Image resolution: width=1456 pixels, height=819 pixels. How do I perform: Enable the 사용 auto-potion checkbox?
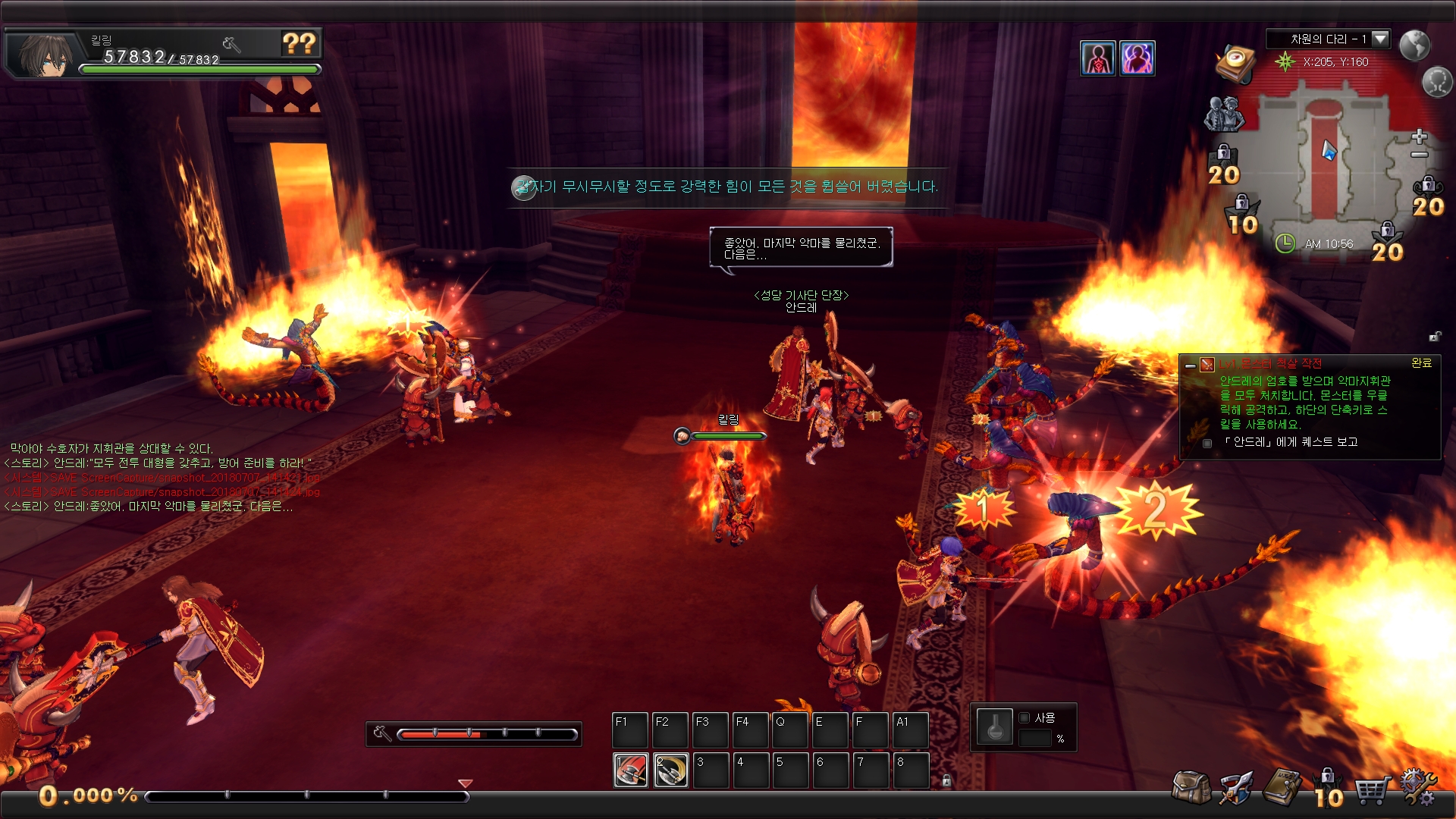1025,717
